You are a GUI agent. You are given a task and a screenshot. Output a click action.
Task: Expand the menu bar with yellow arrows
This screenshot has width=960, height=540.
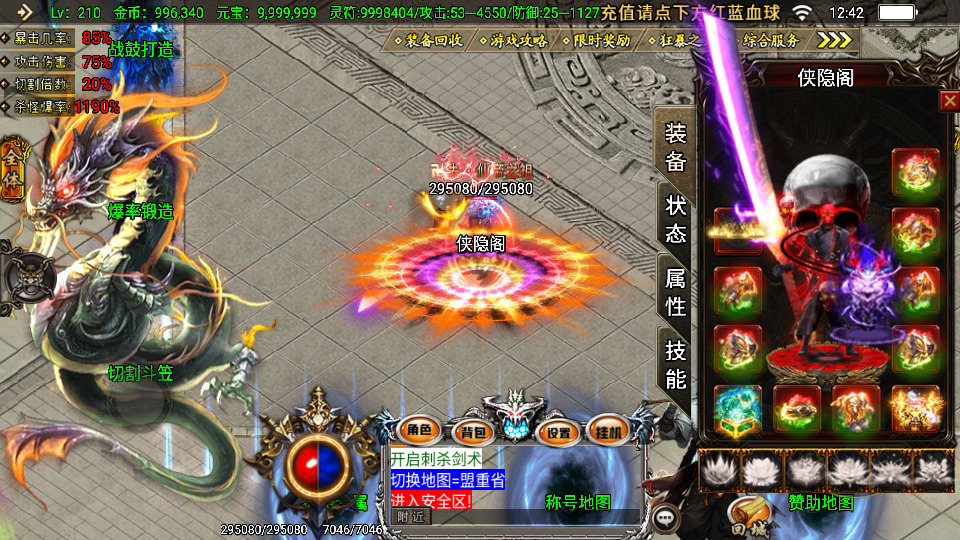coord(835,40)
